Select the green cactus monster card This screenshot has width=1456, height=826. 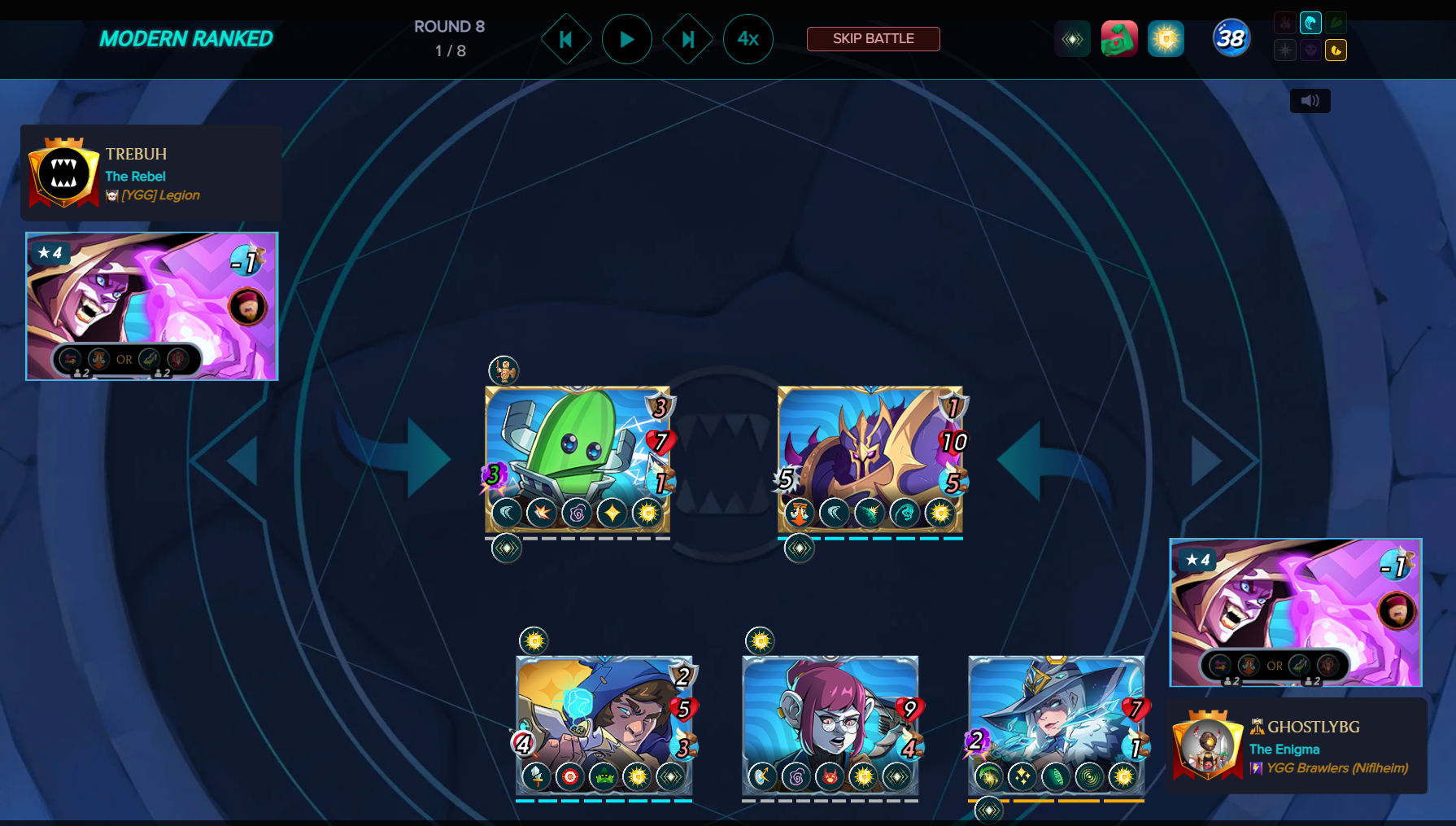tap(577, 456)
